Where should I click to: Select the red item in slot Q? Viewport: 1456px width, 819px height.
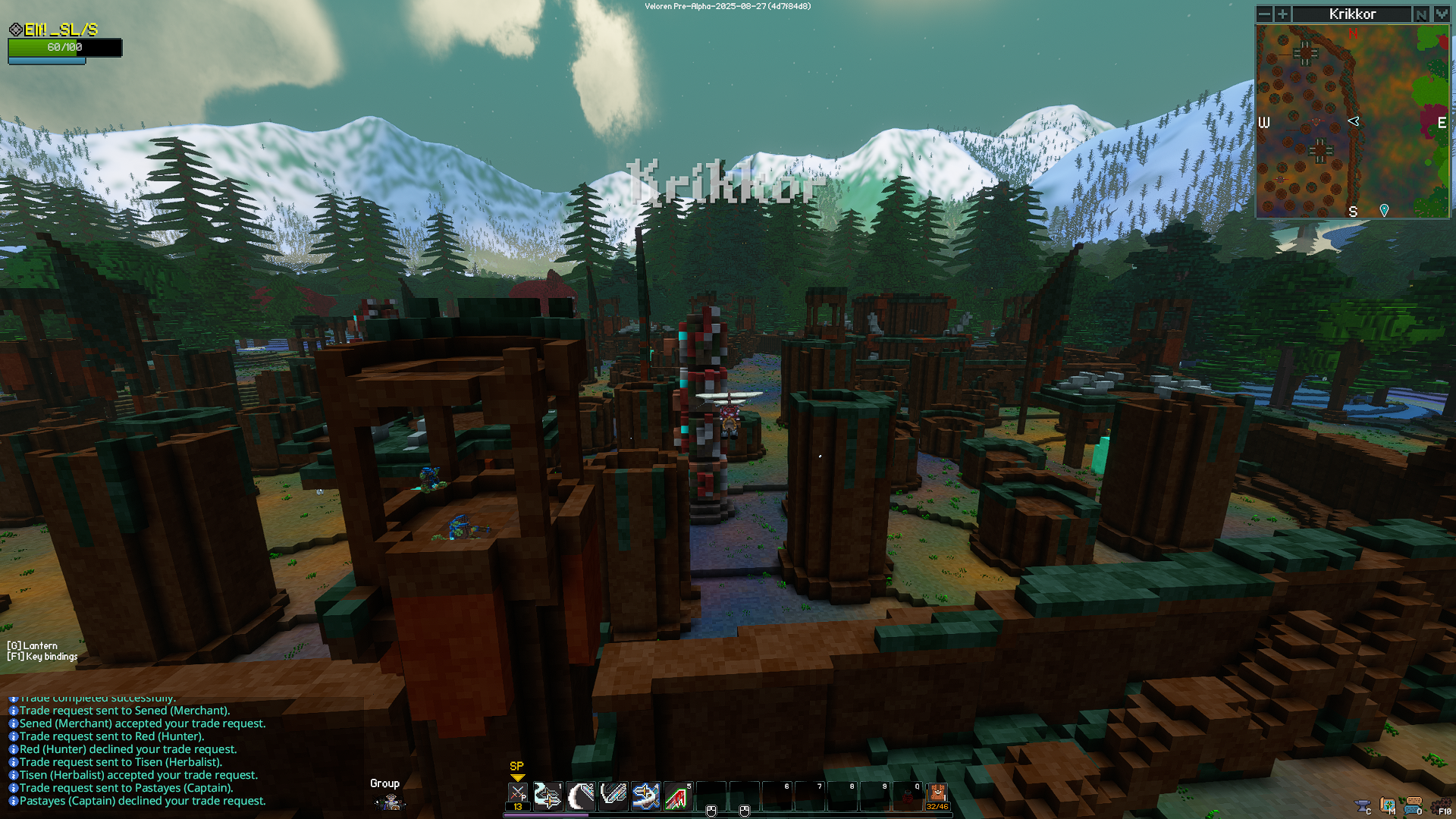(x=907, y=796)
